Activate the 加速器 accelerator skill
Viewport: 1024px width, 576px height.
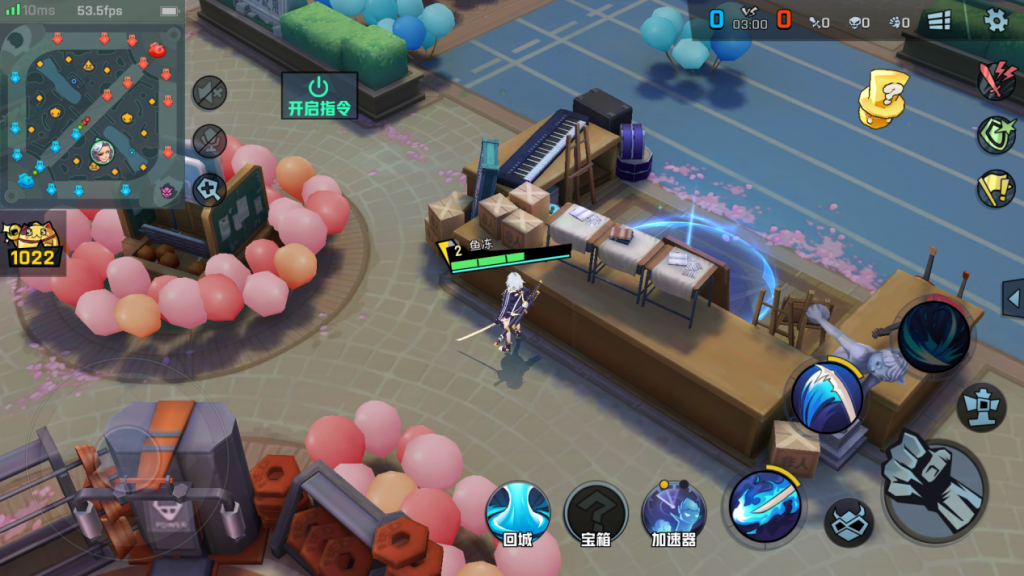tap(673, 513)
